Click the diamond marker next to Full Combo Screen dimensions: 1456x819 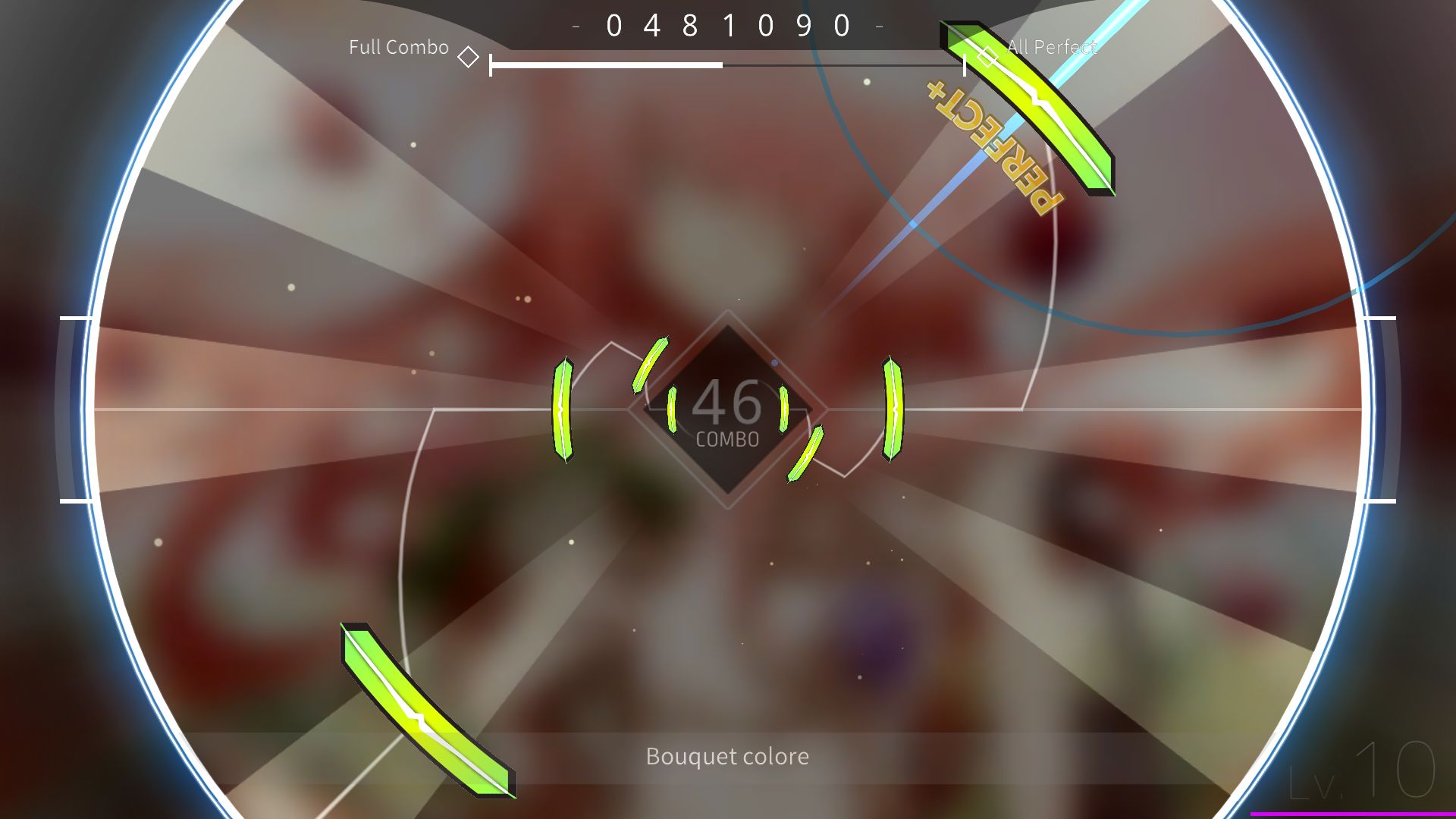469,55
